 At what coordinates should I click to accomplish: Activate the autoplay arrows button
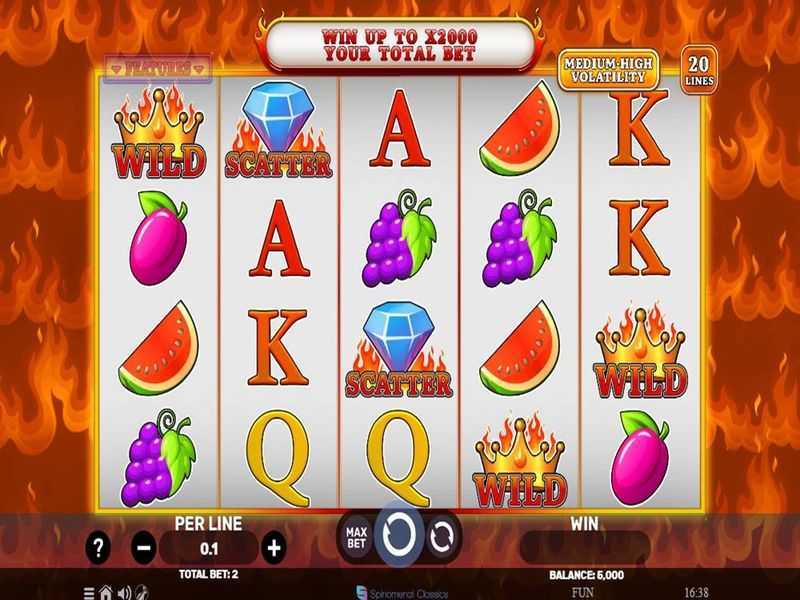441,537
